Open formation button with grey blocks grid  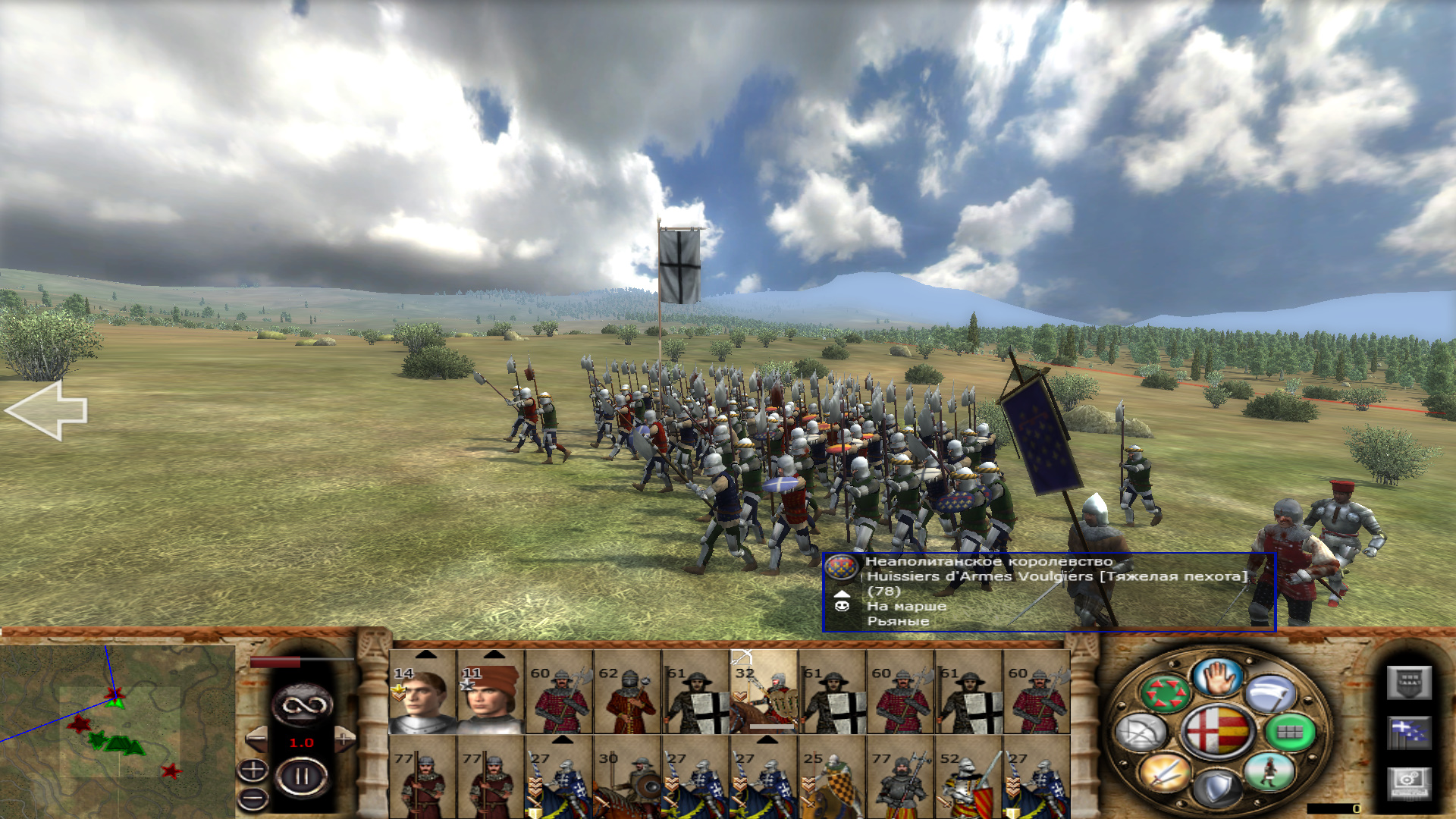pyautogui.click(x=1291, y=733)
